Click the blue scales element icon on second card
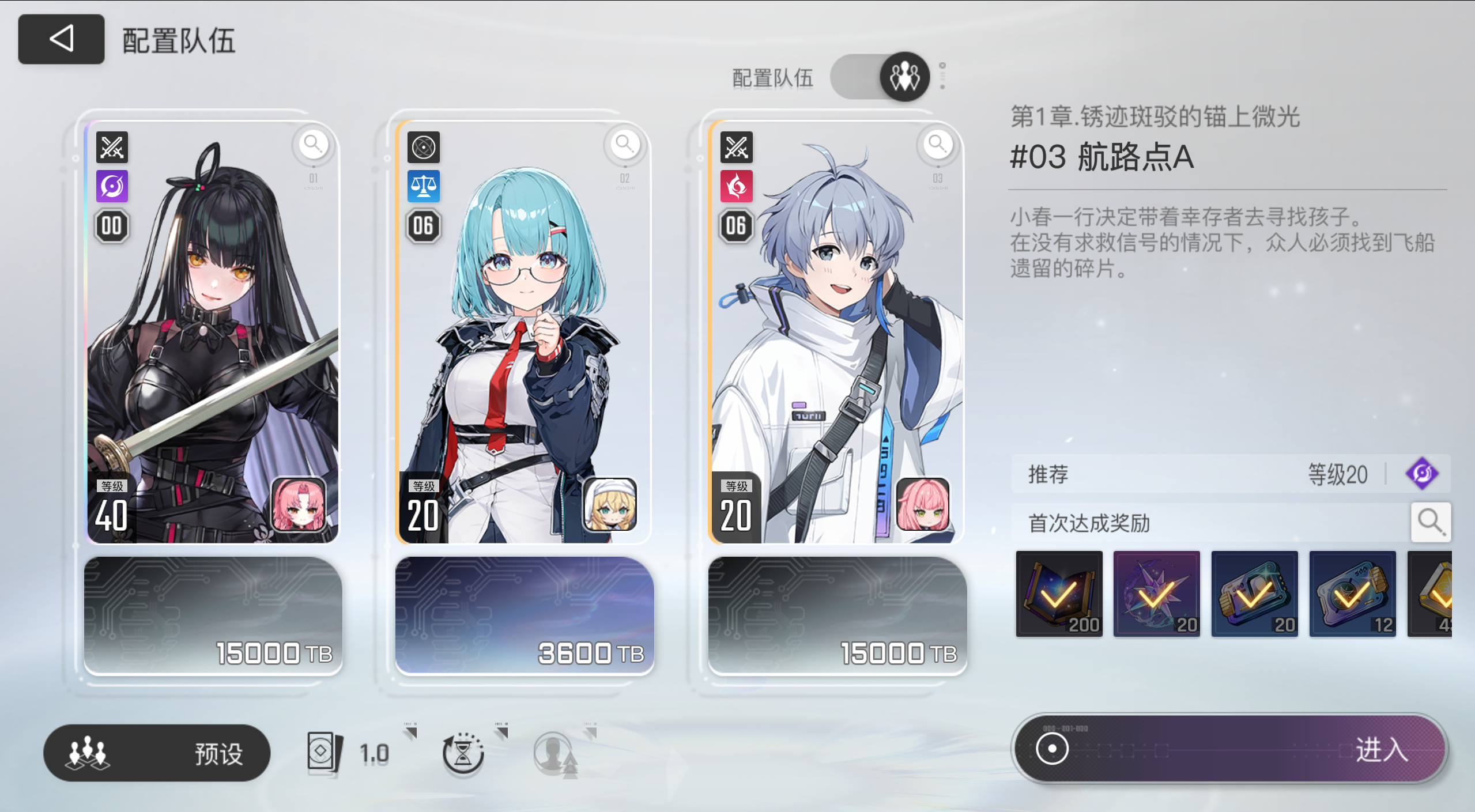 [x=424, y=187]
